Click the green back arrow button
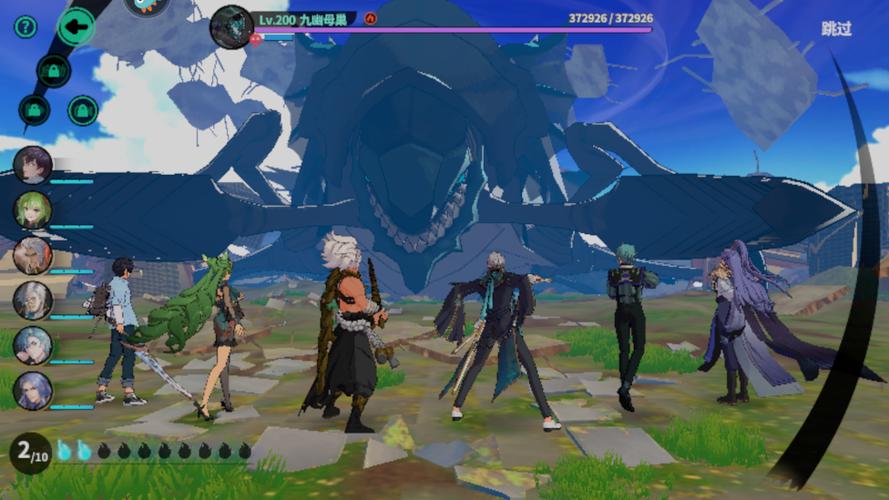Viewport: 889px width, 500px height. click(x=76, y=27)
